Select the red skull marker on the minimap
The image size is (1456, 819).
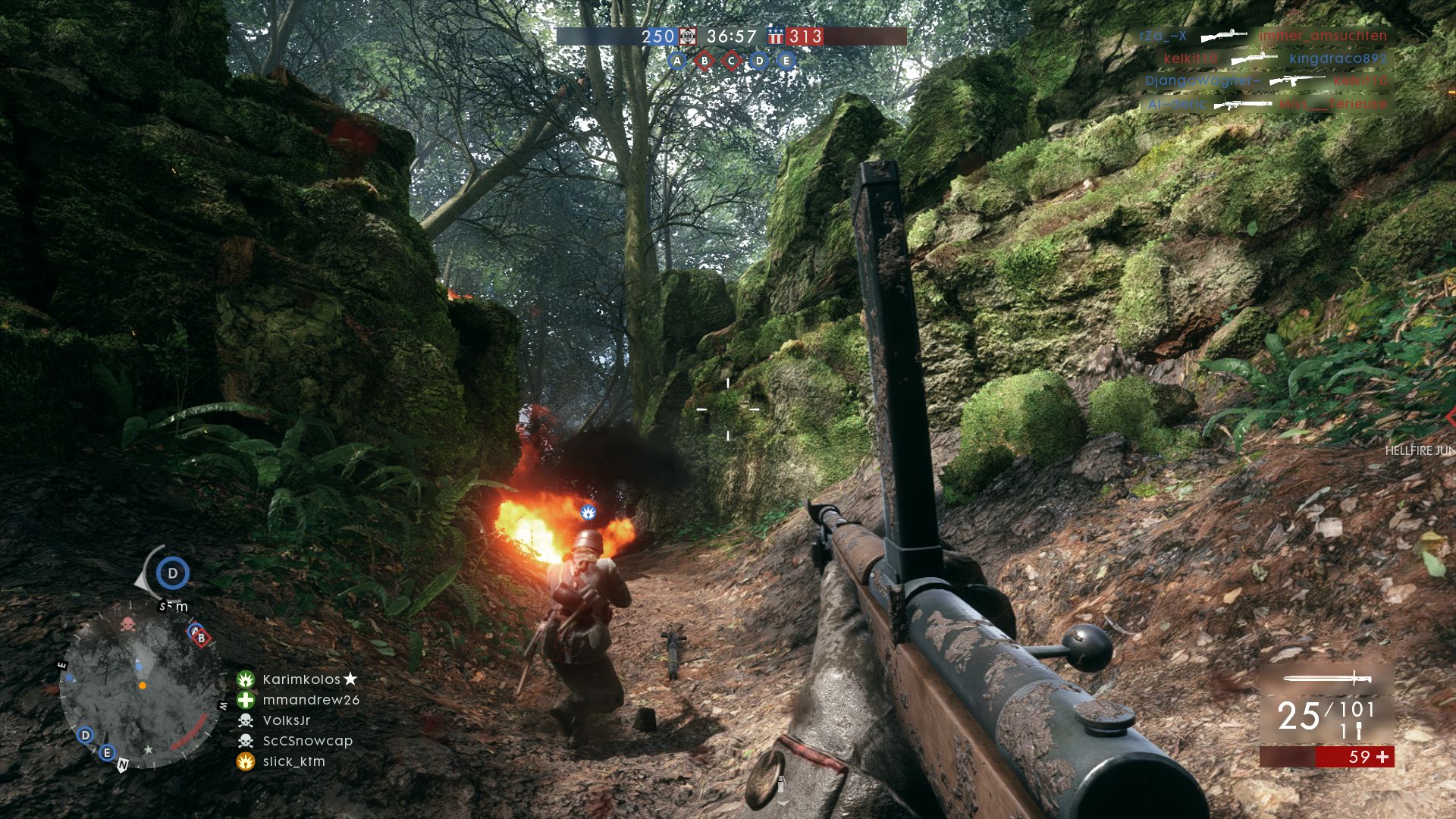click(x=127, y=625)
